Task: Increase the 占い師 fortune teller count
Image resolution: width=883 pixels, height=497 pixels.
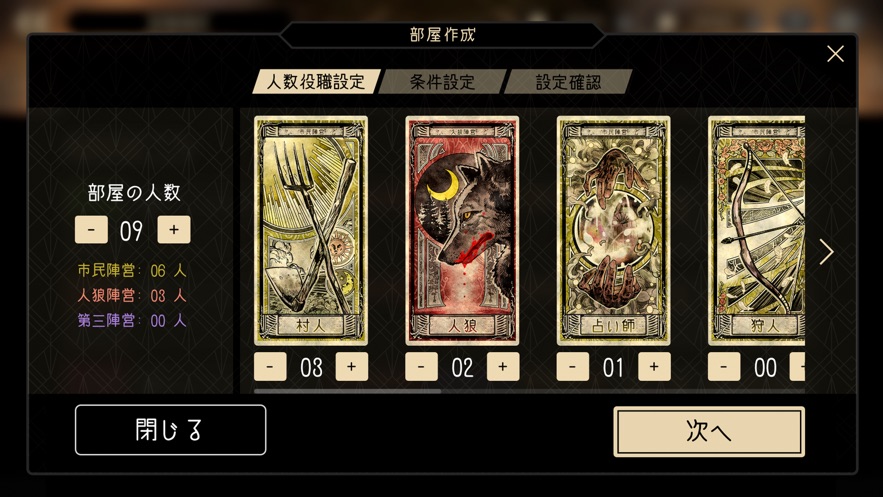Action: coord(654,367)
